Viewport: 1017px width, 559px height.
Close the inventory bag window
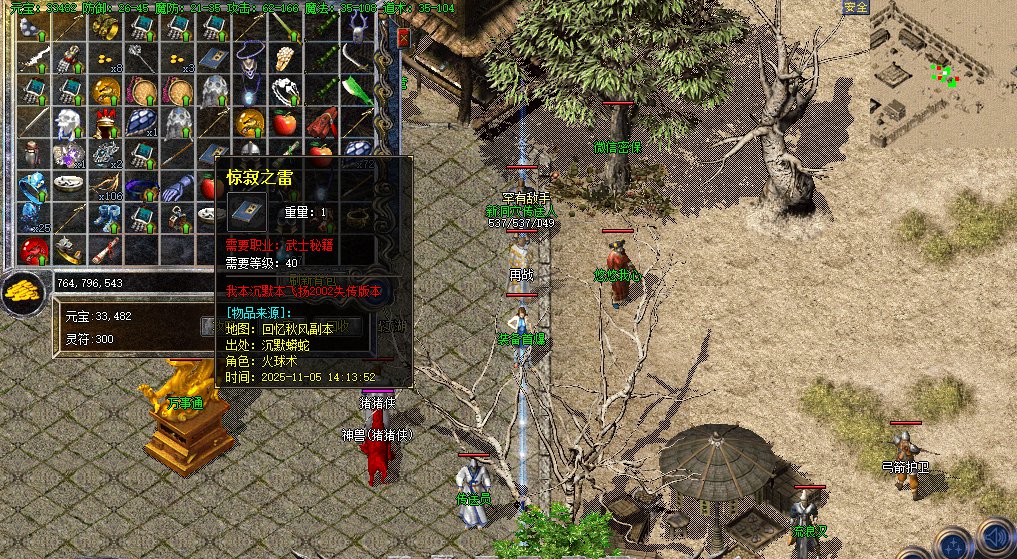point(403,38)
